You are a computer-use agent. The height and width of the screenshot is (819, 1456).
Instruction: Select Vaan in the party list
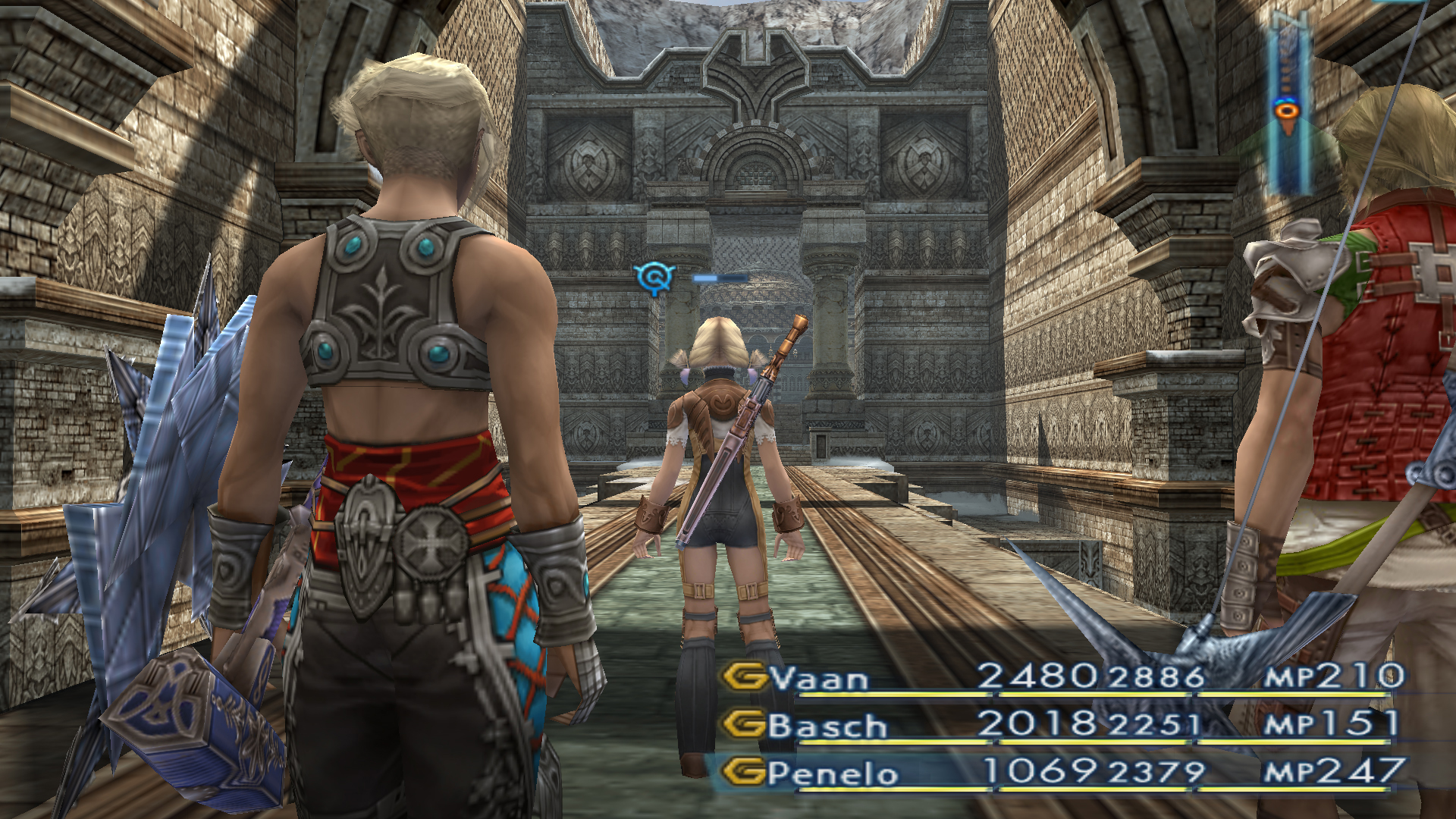coord(819,678)
